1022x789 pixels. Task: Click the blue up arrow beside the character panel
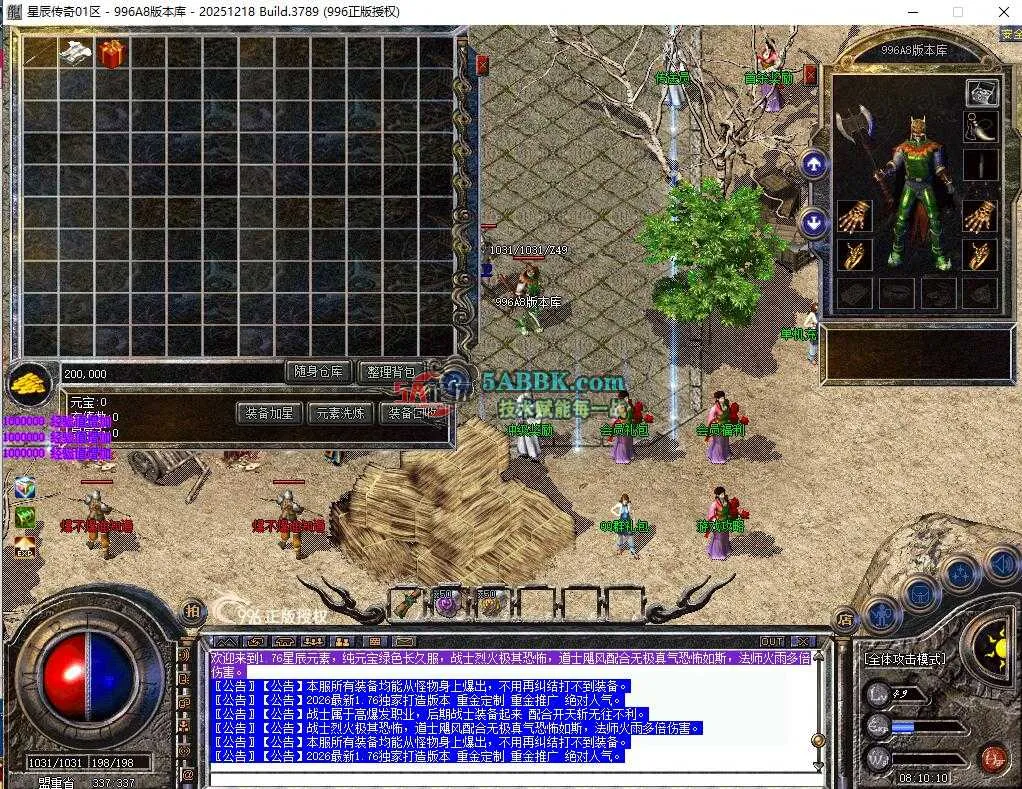tap(814, 164)
